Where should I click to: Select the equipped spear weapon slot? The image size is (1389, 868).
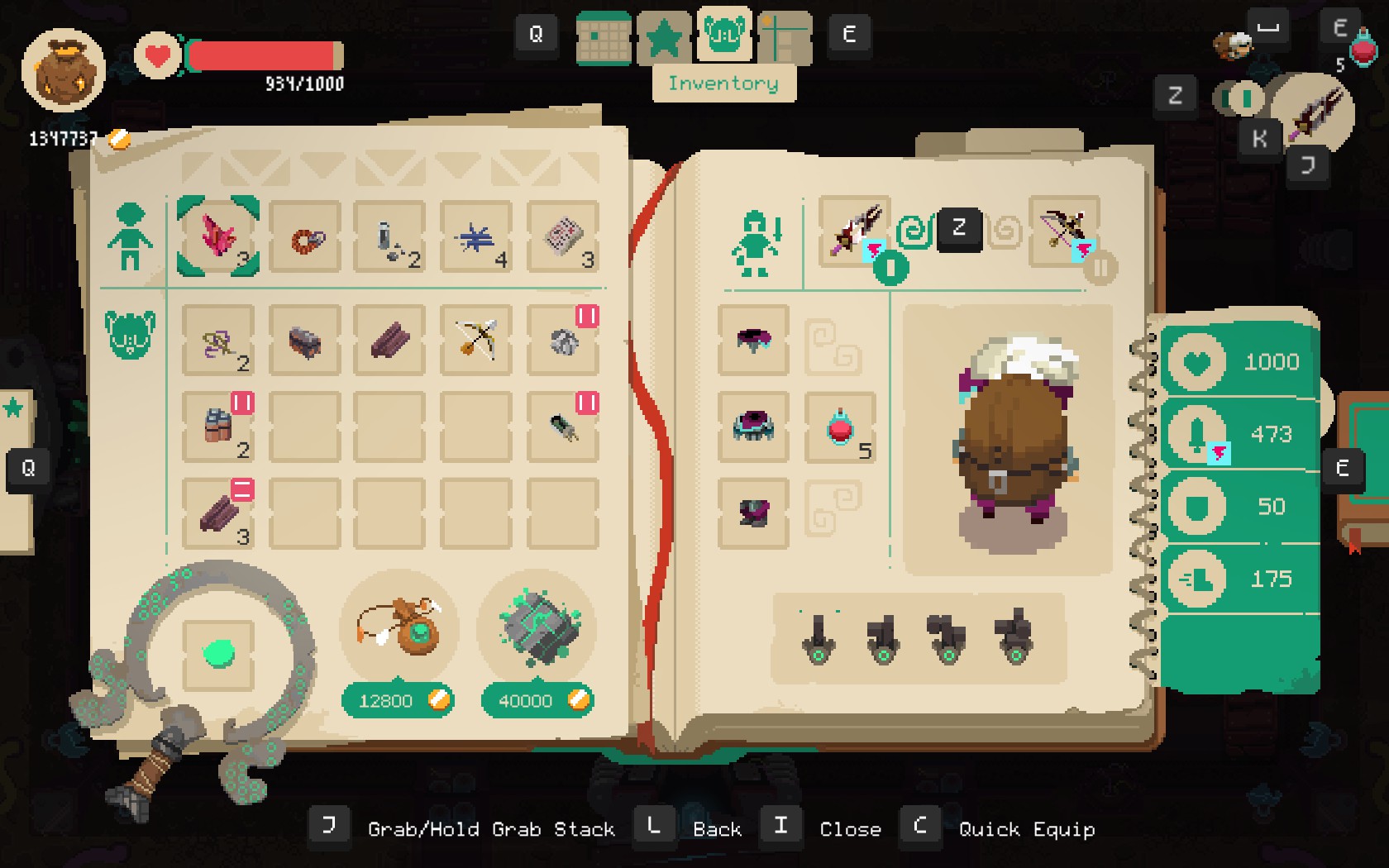point(855,231)
